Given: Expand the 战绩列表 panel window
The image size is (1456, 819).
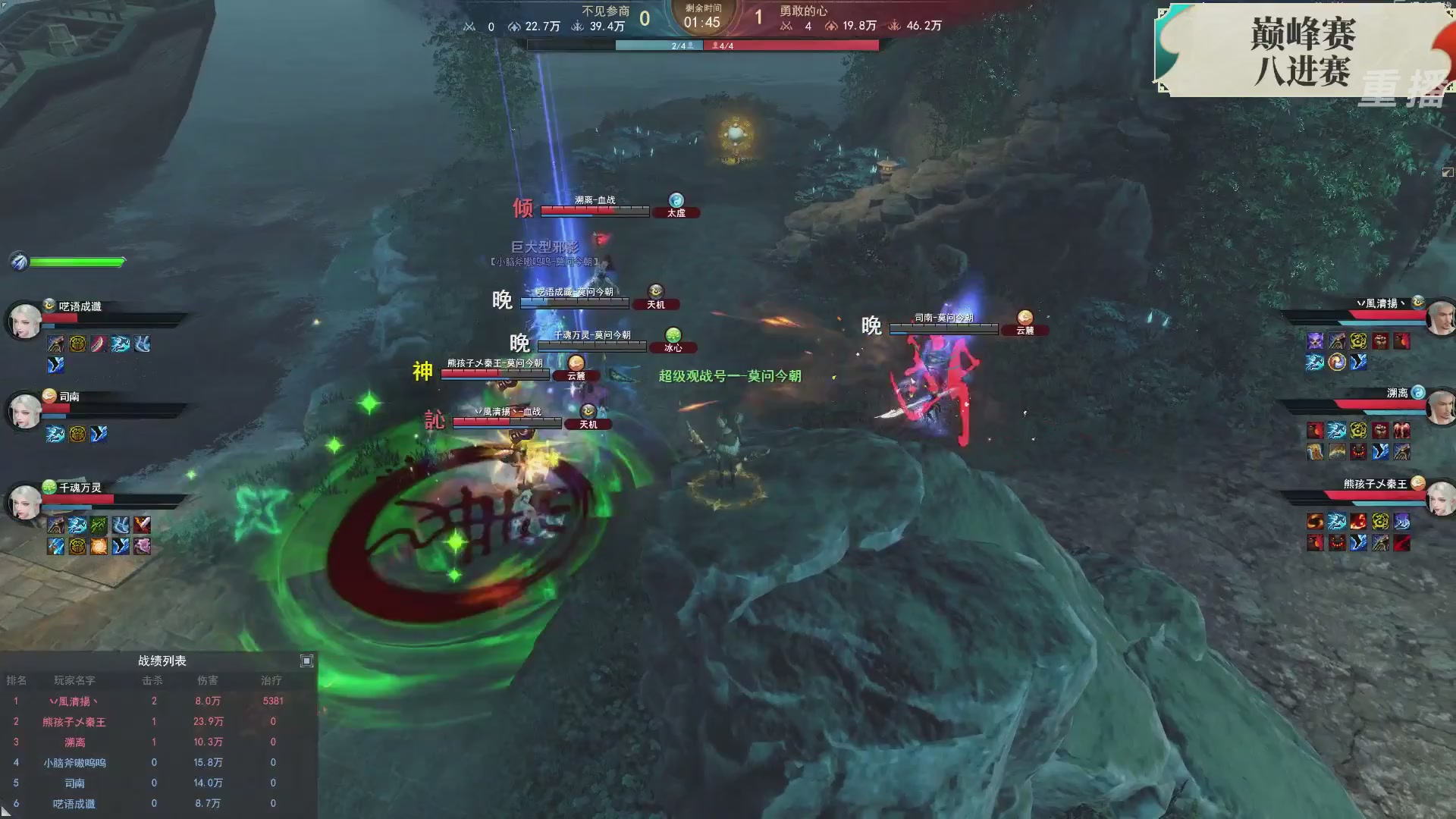Looking at the screenshot, I should 307,661.
